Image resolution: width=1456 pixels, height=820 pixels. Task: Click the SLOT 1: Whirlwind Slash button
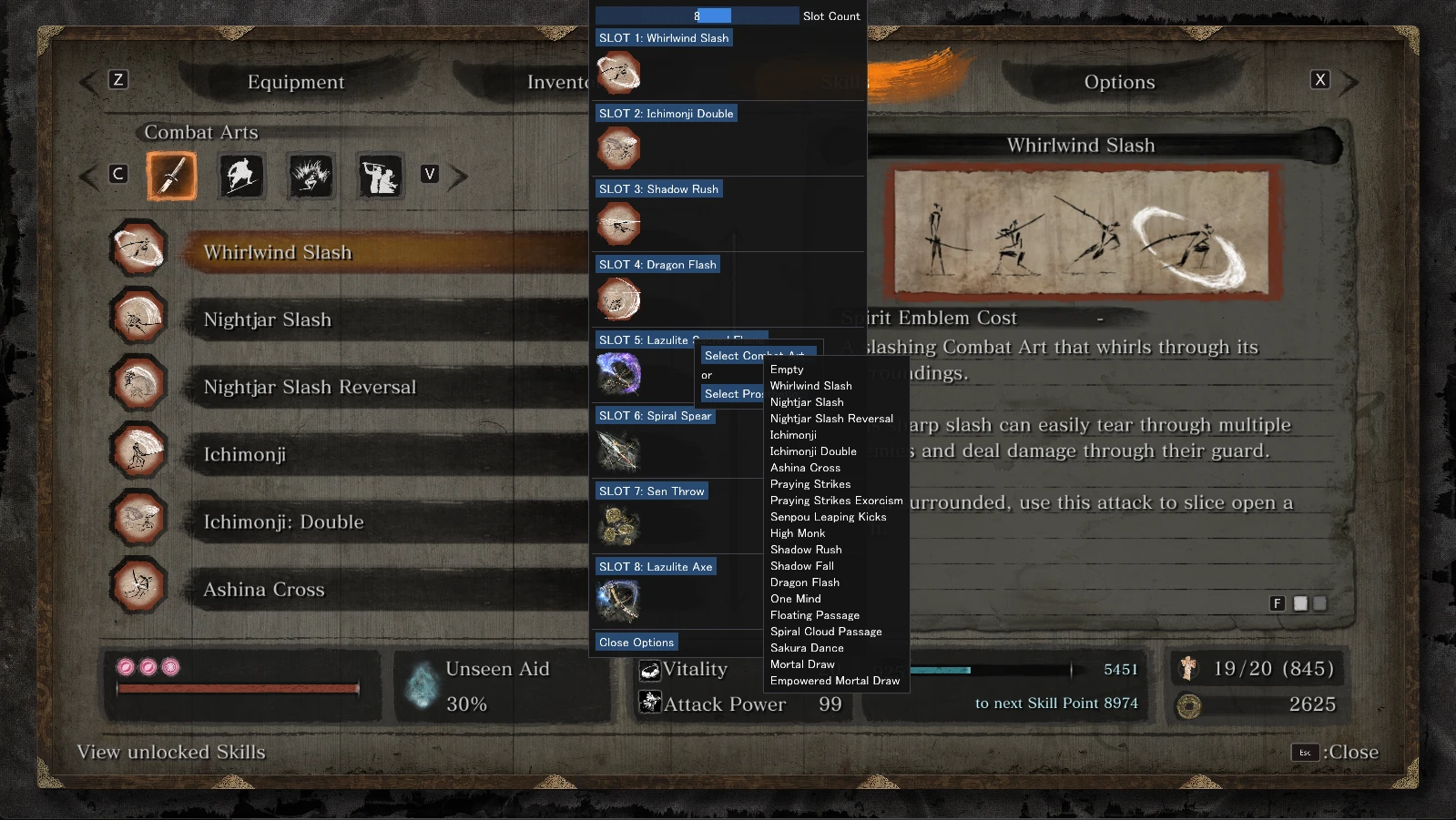pyautogui.click(x=664, y=38)
